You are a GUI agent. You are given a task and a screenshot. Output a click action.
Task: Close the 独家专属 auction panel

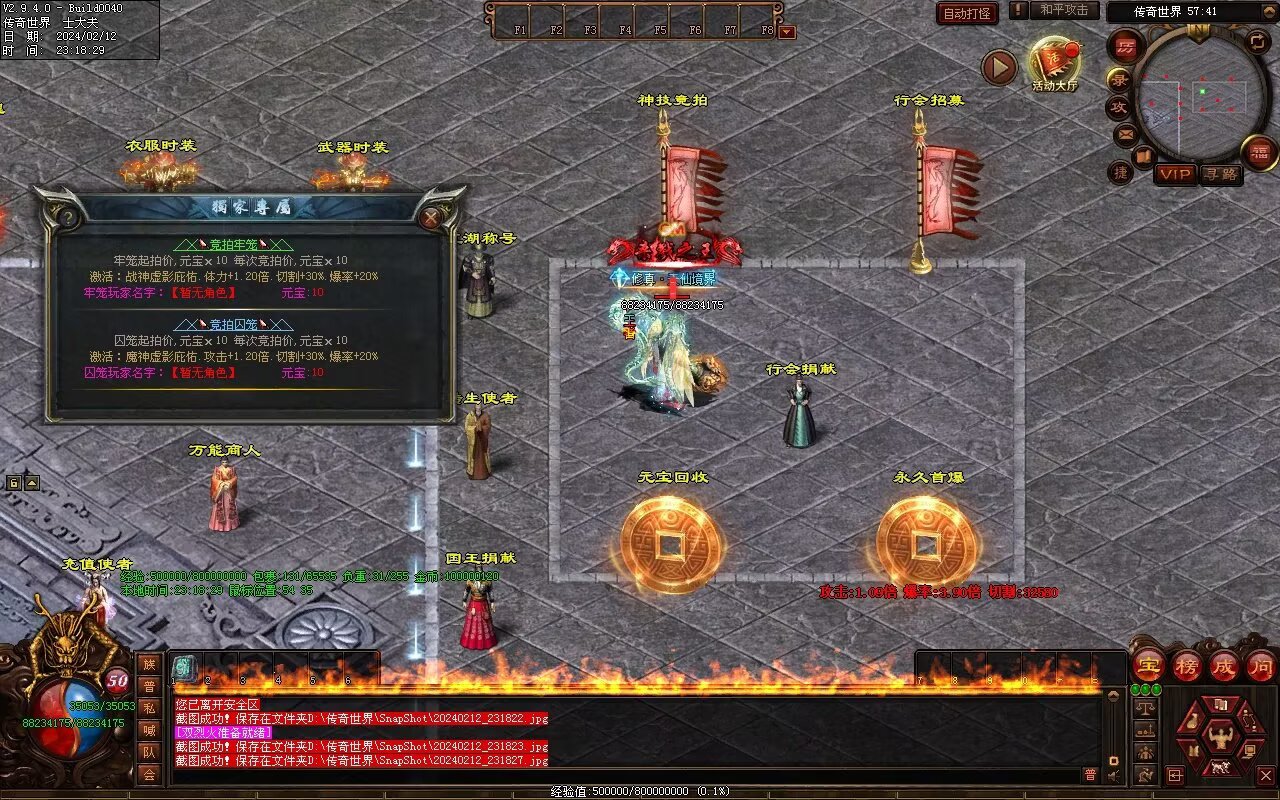point(431,217)
